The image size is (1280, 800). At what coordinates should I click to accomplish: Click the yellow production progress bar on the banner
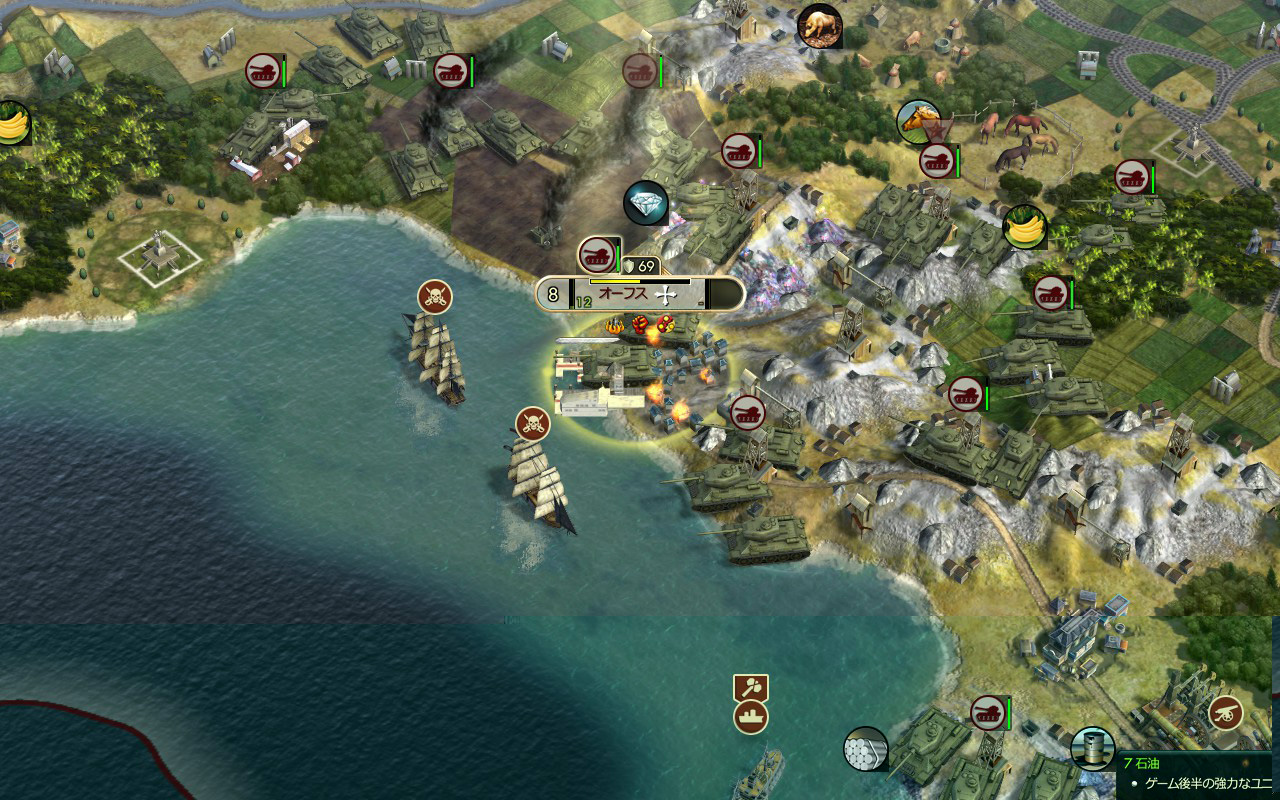615,281
